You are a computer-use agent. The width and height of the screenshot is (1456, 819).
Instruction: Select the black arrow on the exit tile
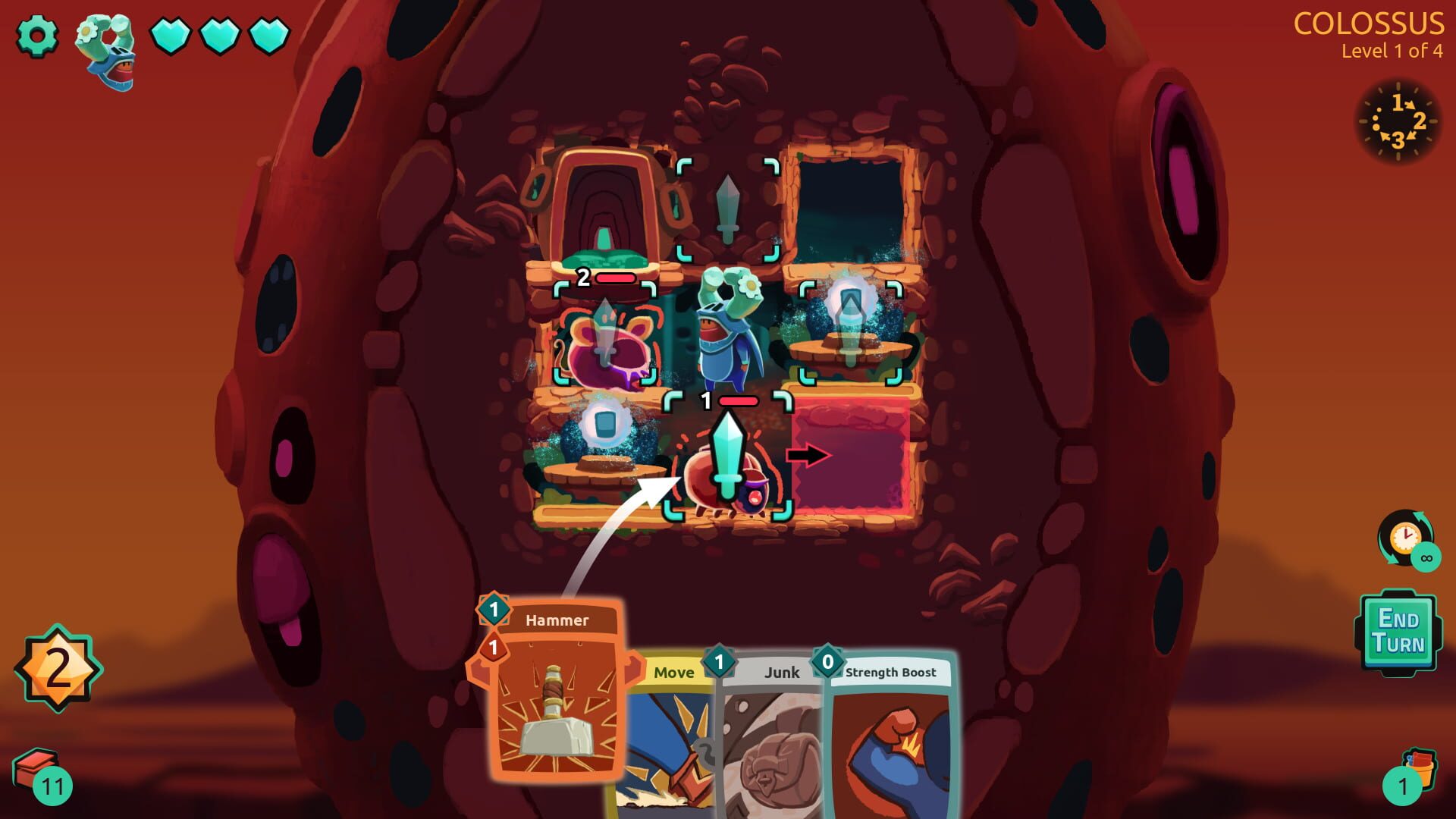810,456
